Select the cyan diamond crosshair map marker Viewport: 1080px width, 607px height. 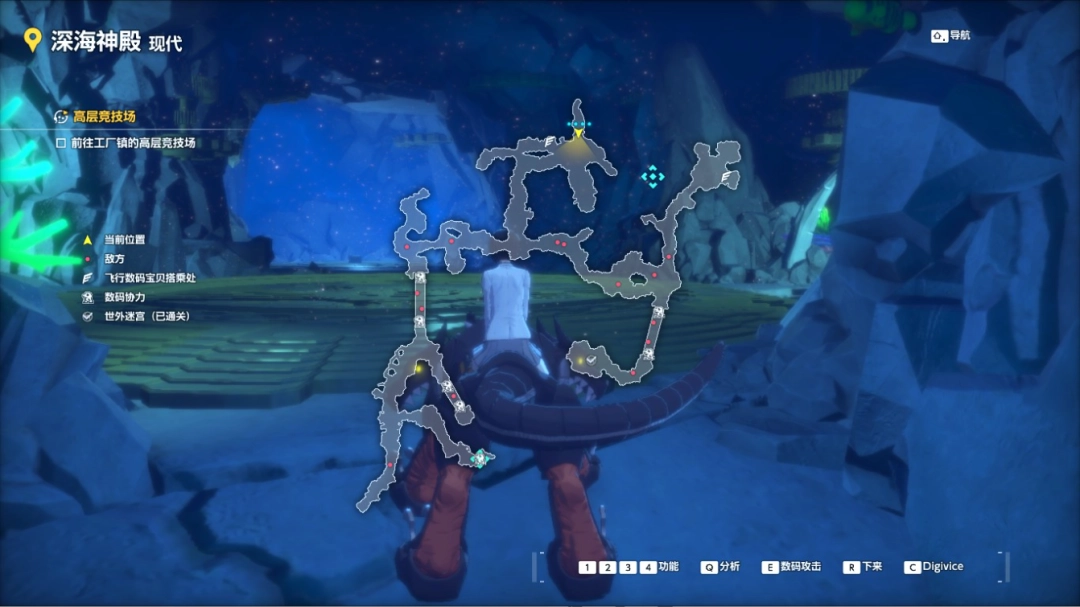click(653, 177)
